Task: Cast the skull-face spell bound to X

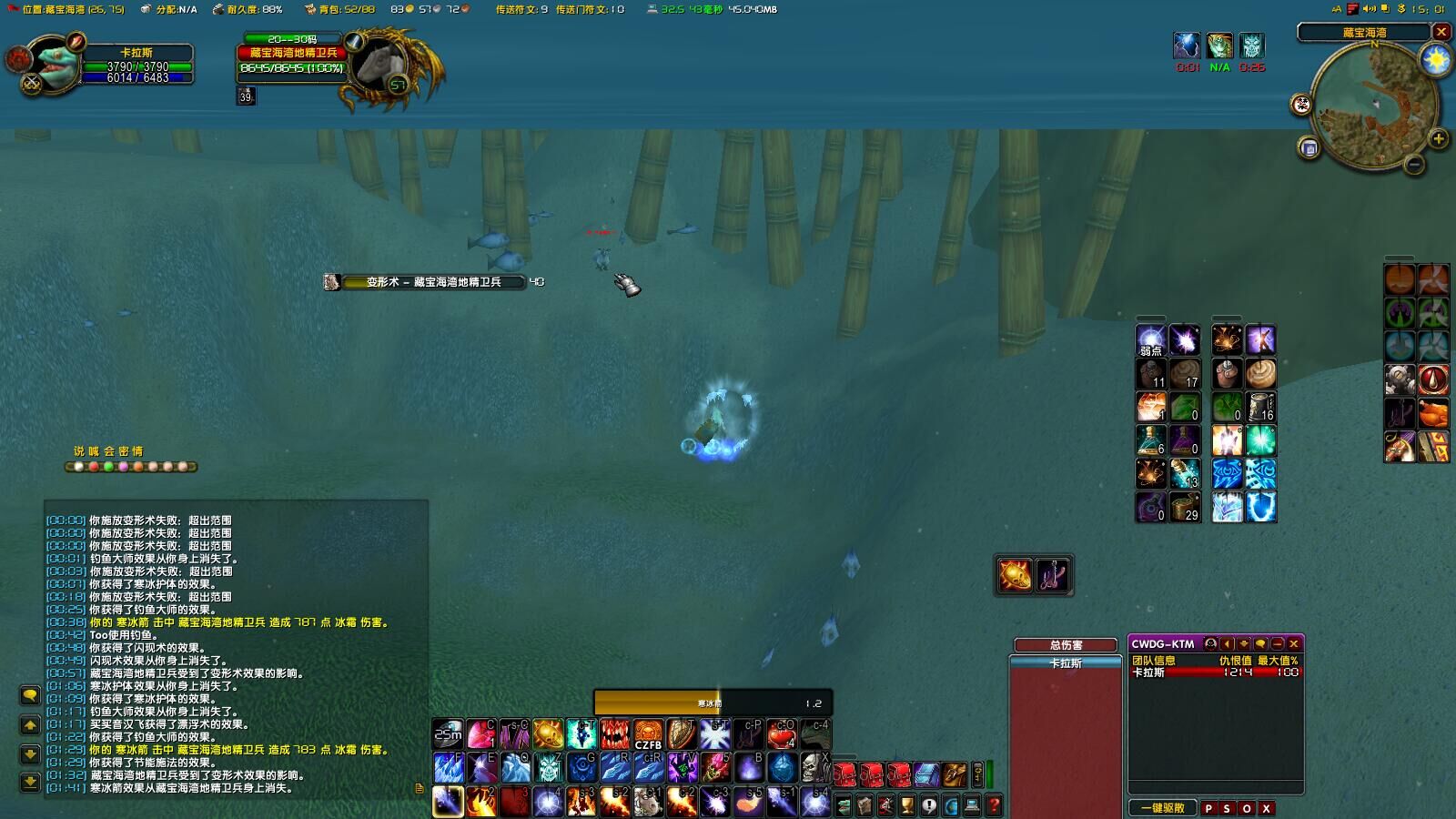Action: point(814,768)
